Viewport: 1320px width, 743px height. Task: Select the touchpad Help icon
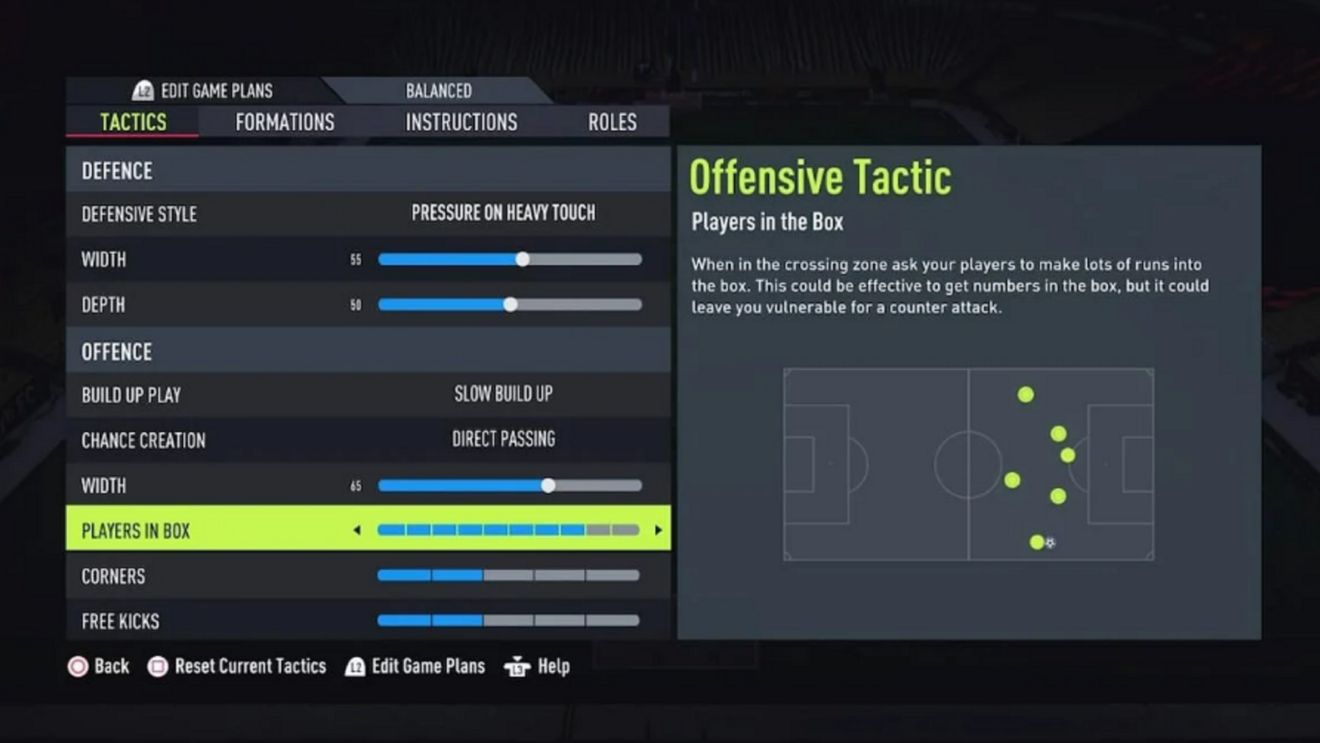(x=517, y=666)
